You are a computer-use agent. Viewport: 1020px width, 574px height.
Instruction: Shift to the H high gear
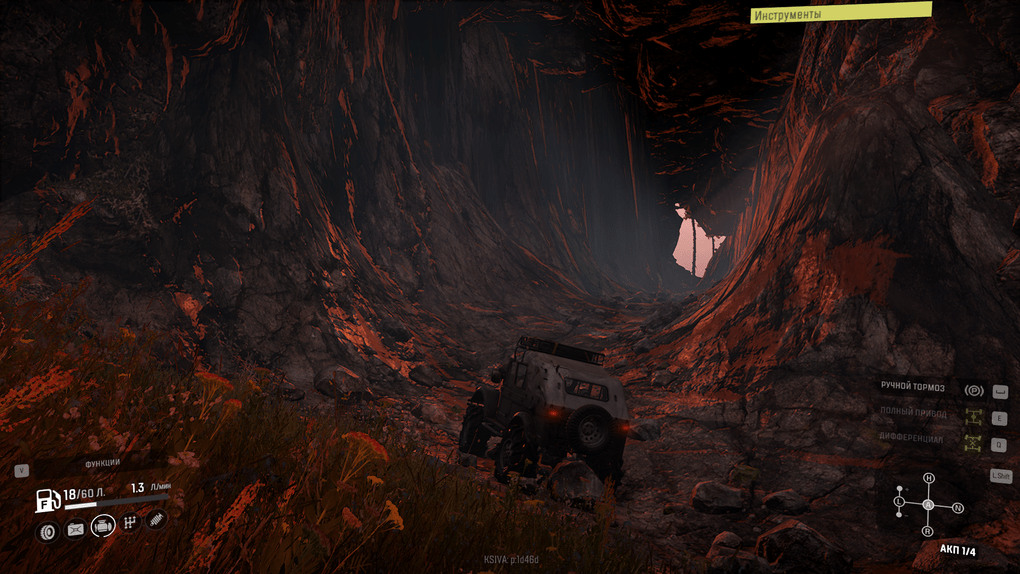pyautogui.click(x=929, y=478)
